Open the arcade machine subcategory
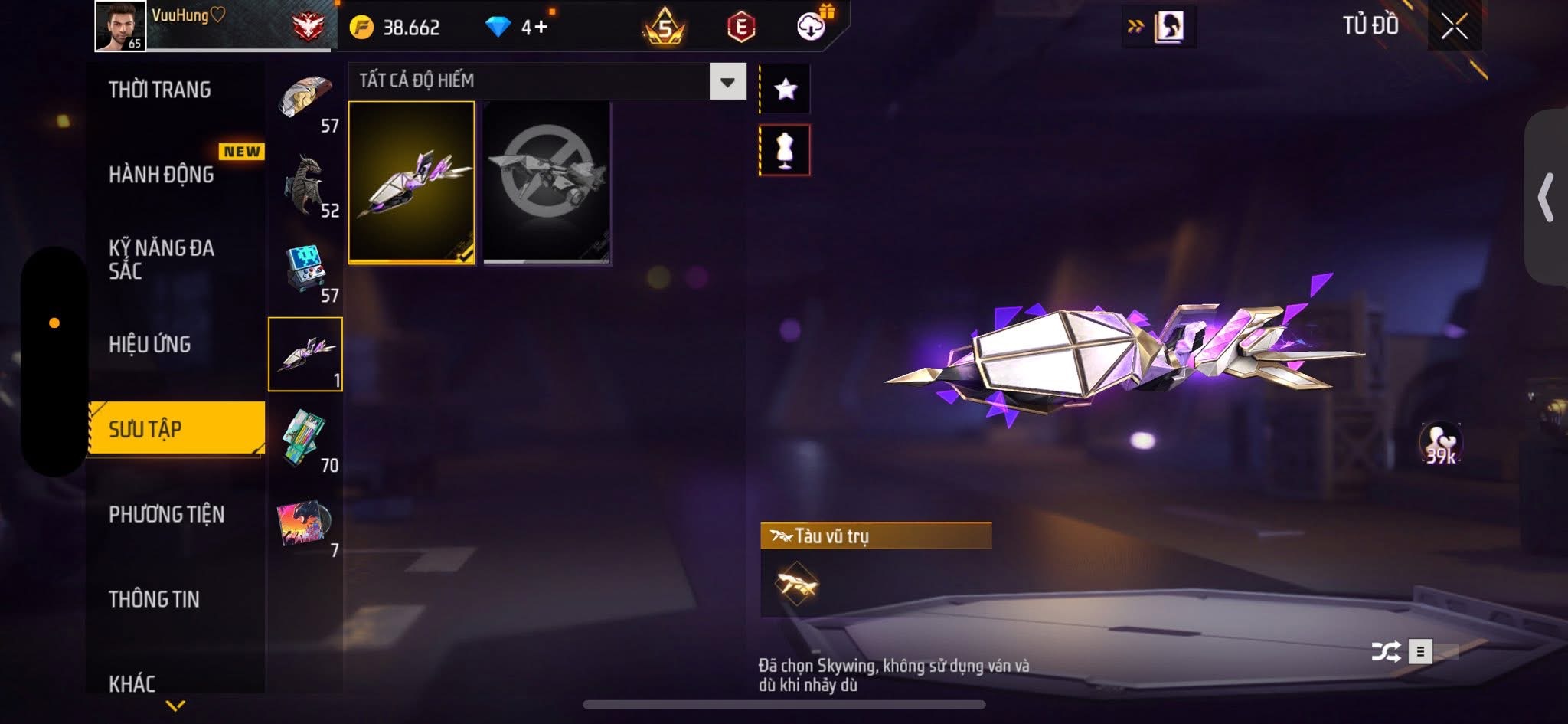Image resolution: width=1568 pixels, height=724 pixels. pyautogui.click(x=307, y=270)
